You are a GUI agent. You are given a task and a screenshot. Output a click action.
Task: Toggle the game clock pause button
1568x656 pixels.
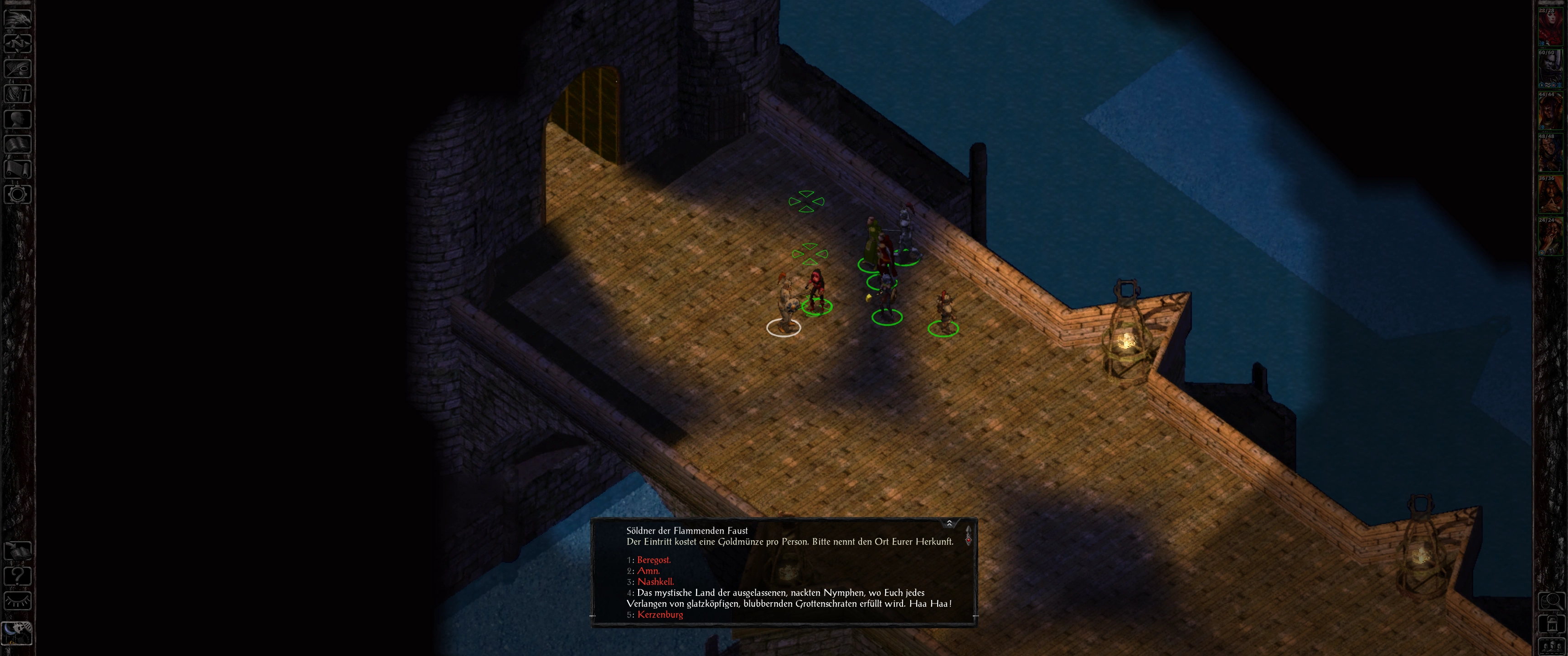18,632
